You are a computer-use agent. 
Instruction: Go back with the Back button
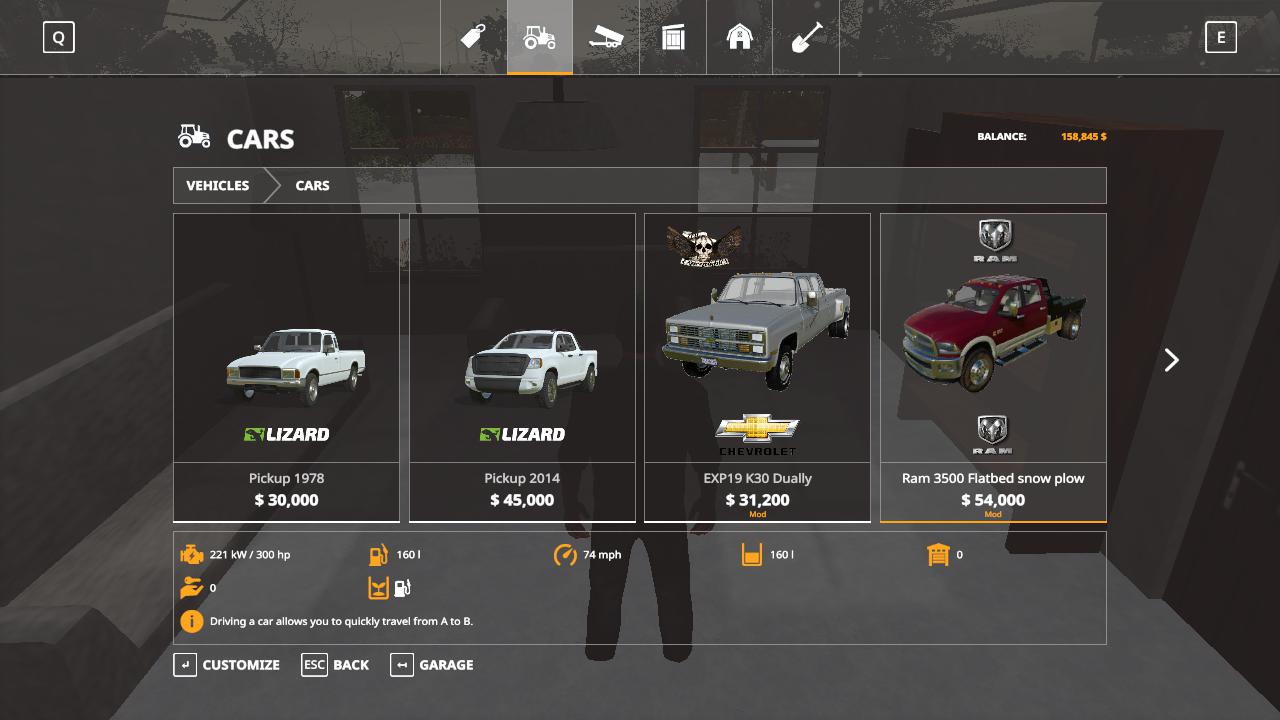click(336, 665)
